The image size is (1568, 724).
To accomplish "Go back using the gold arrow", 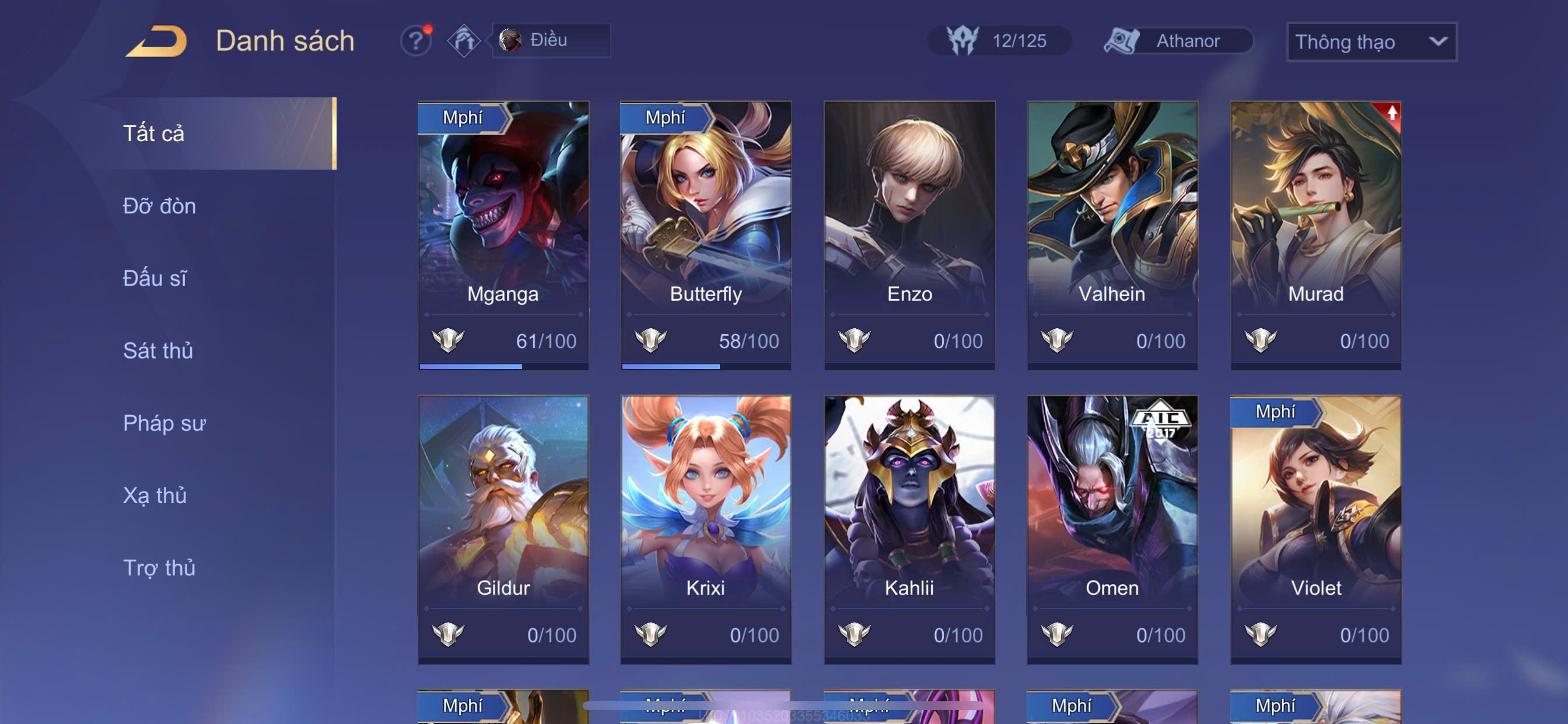I will (156, 41).
